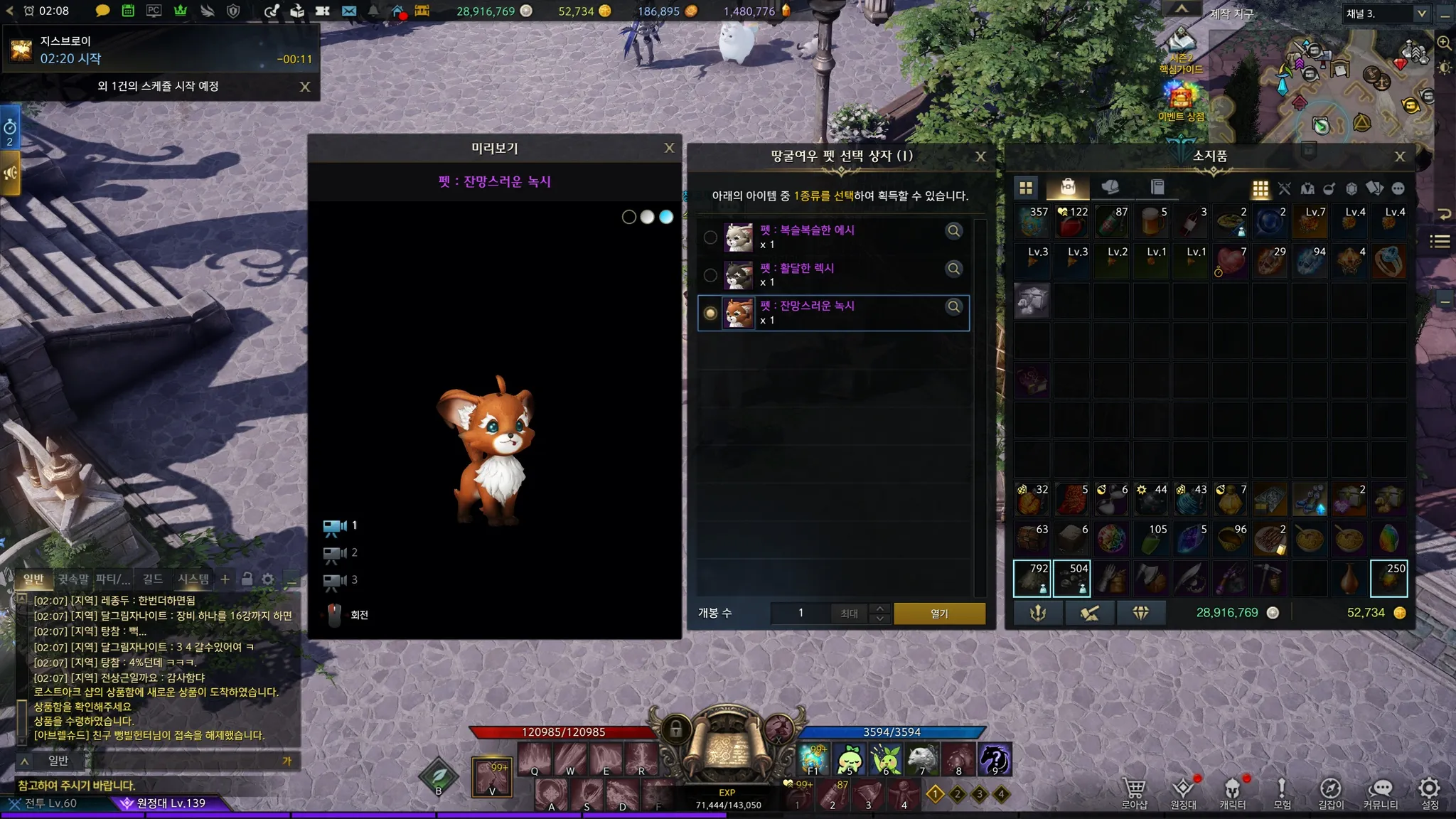Close the 미리보기 preview window

tap(669, 148)
